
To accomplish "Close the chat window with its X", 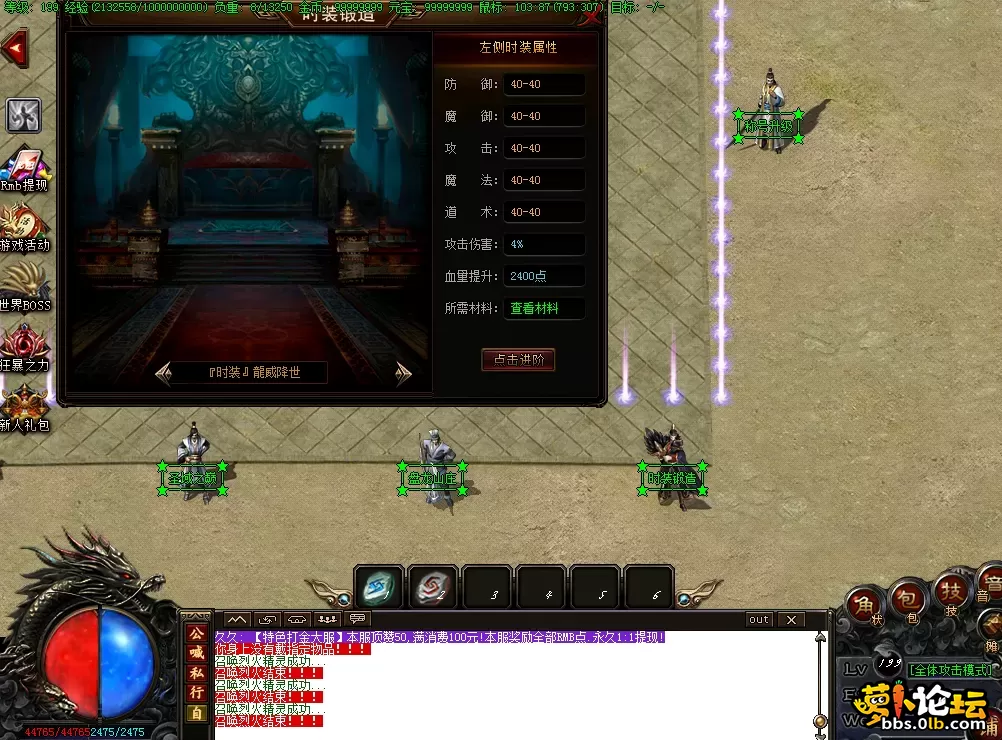I will 790,620.
